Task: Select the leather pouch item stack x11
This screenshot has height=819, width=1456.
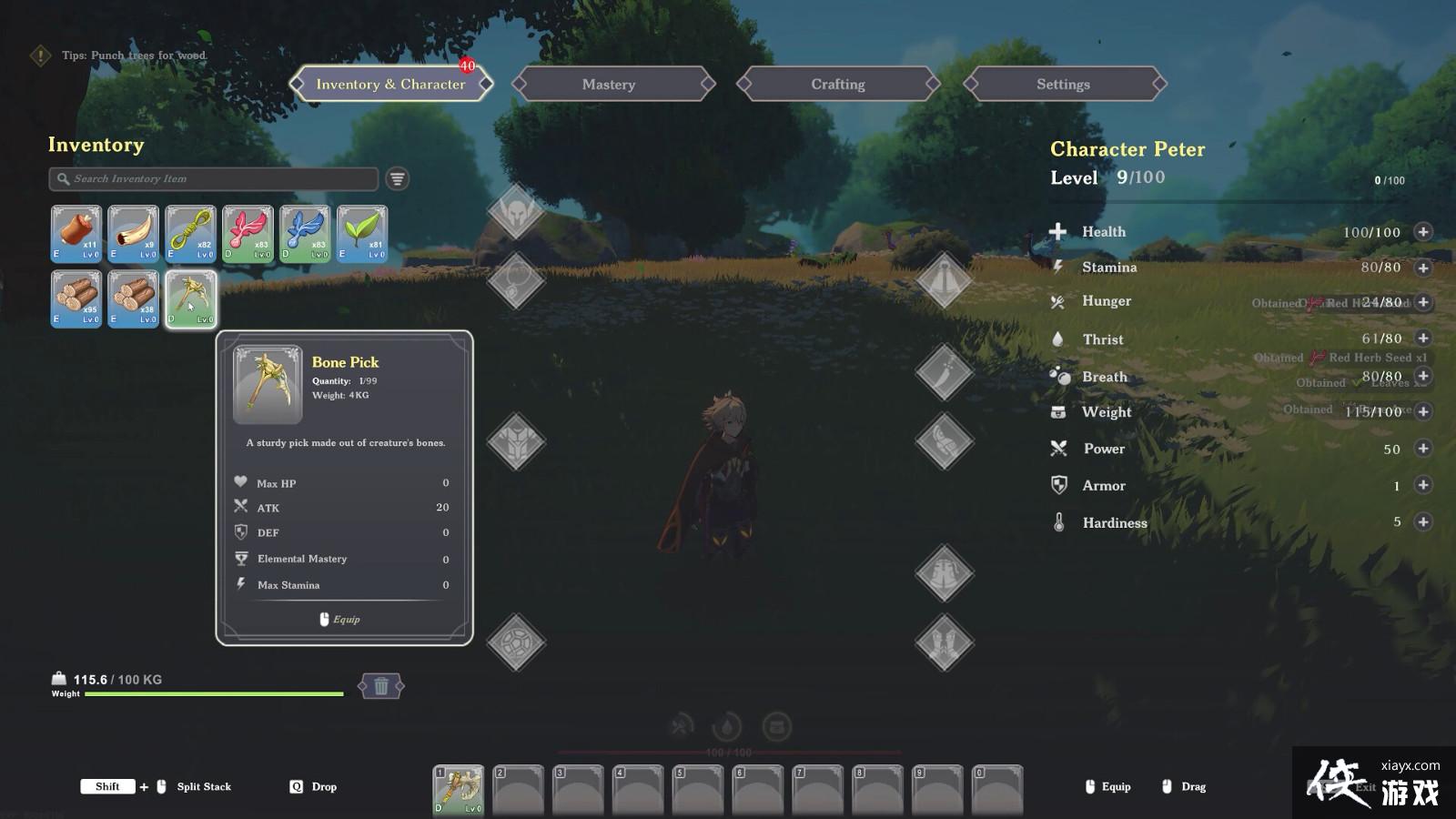Action: 76,234
